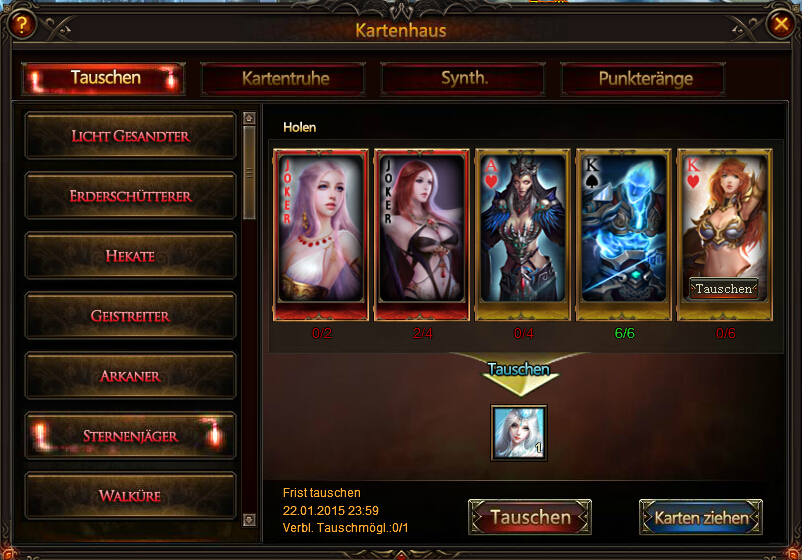Viewport: 802px width, 560px height.
Task: Select Licht Gesandter from the list
Action: (130, 136)
